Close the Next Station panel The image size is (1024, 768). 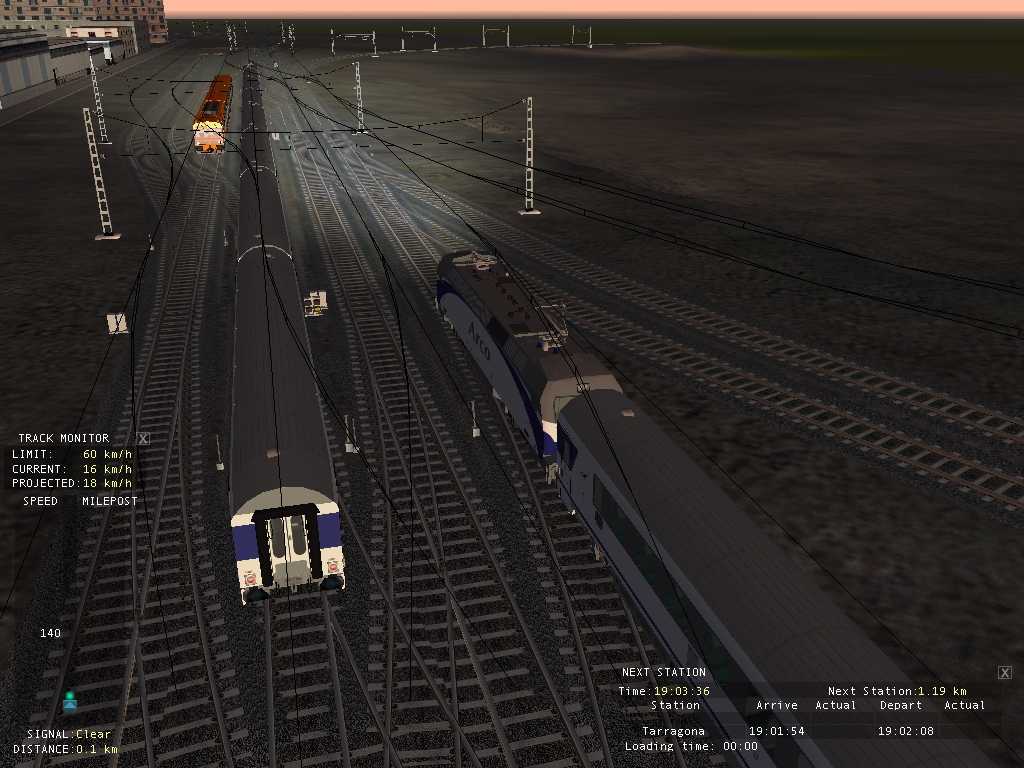click(1005, 673)
